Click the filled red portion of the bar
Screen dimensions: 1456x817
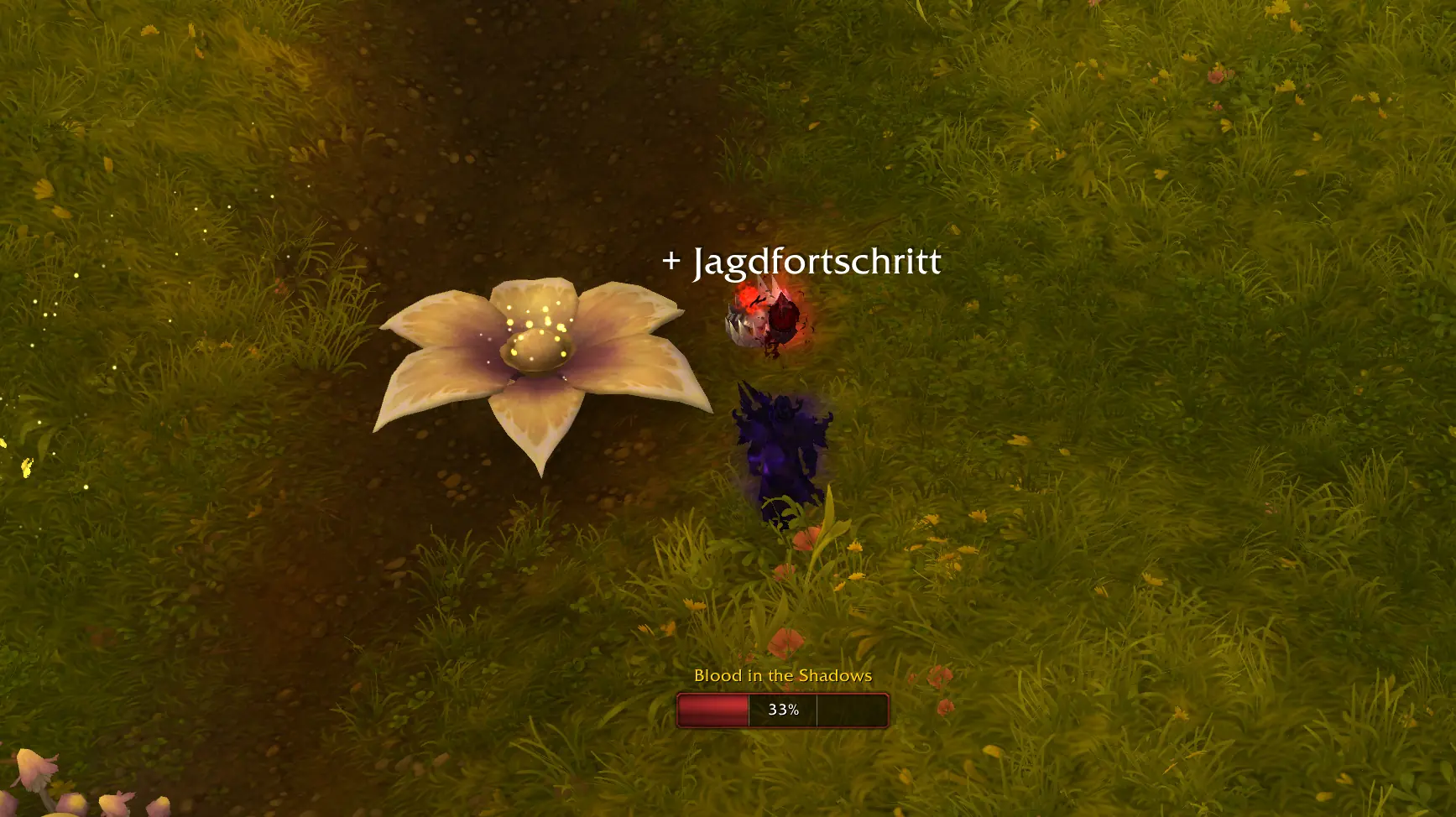[x=713, y=709]
